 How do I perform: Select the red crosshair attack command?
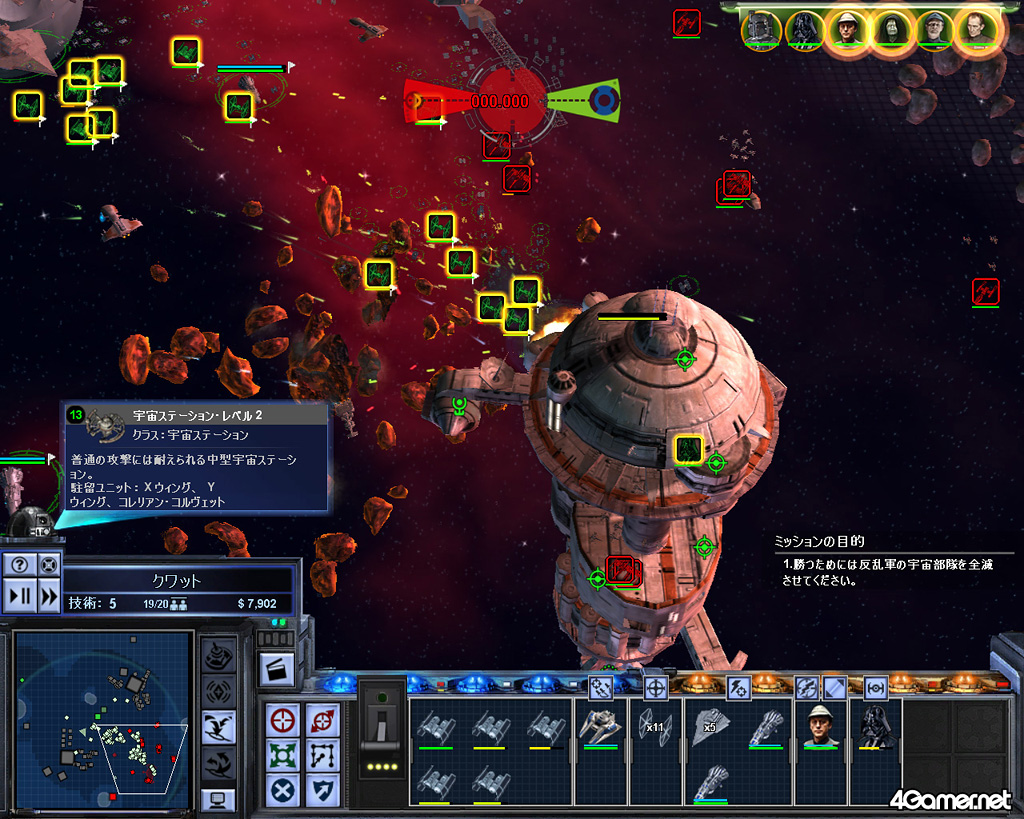point(284,720)
